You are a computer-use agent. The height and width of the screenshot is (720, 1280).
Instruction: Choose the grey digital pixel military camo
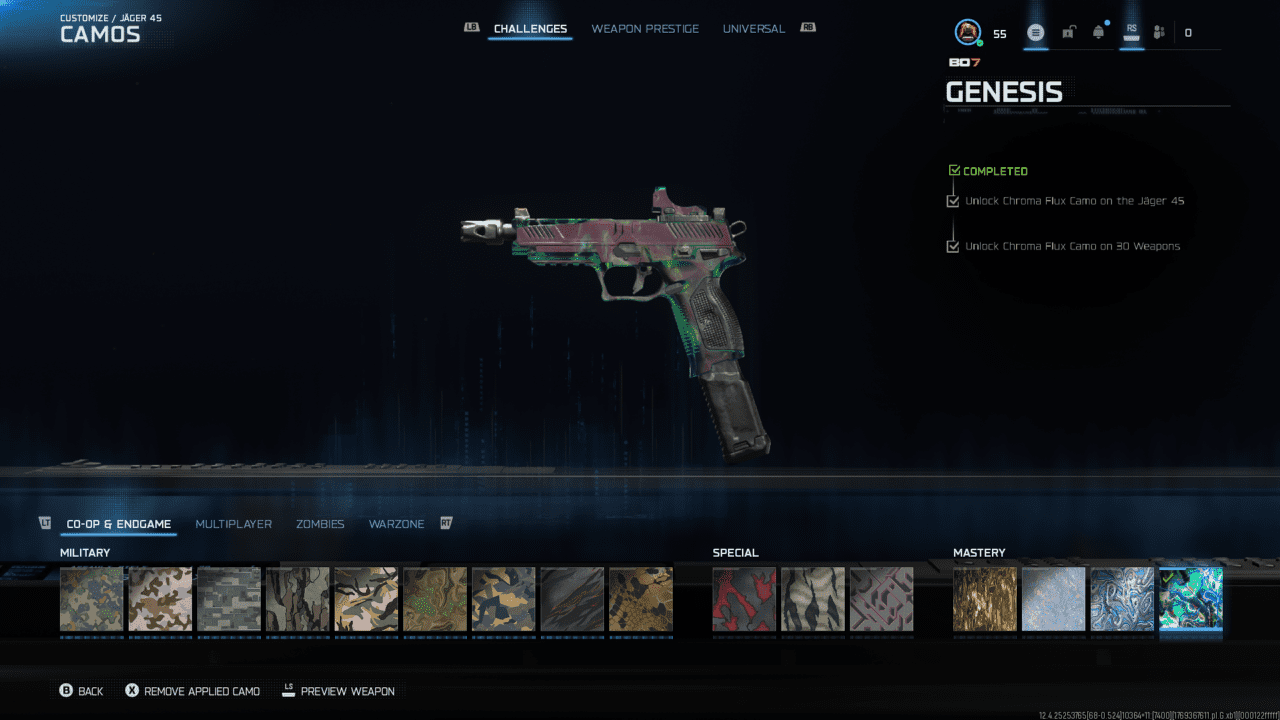pyautogui.click(x=229, y=599)
